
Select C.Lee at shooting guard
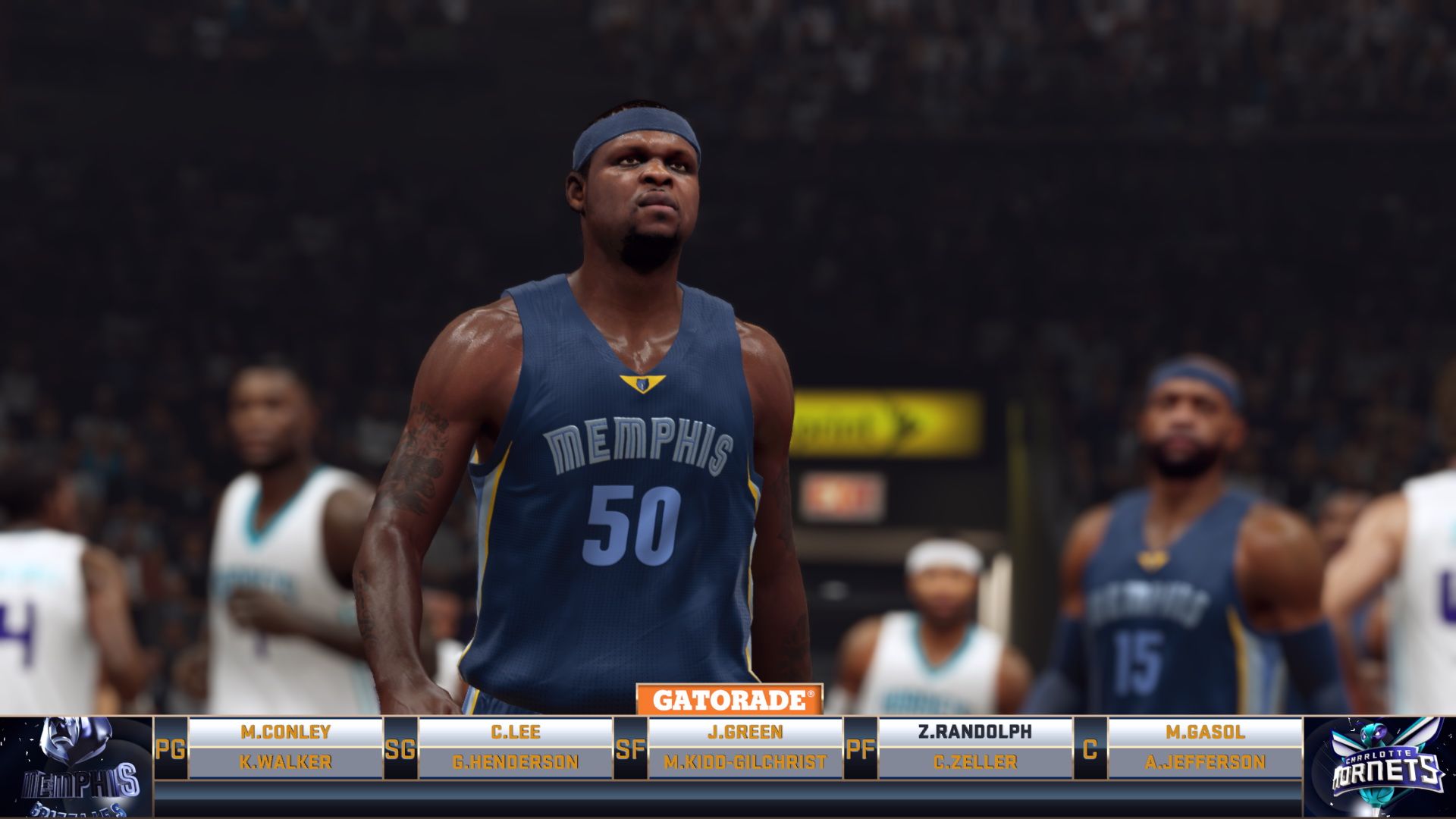pyautogui.click(x=516, y=732)
